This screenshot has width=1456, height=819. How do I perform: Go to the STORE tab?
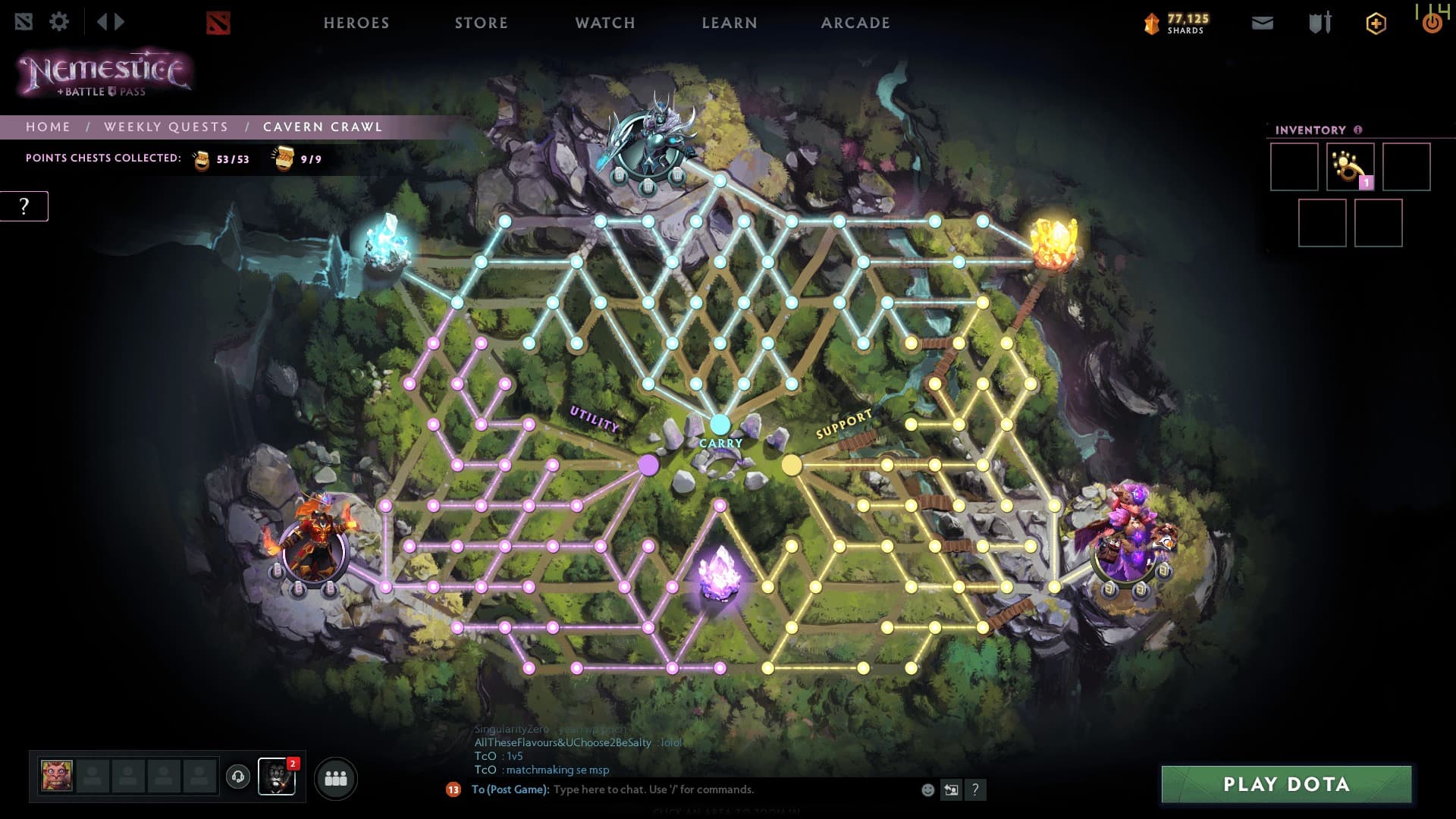tap(482, 23)
